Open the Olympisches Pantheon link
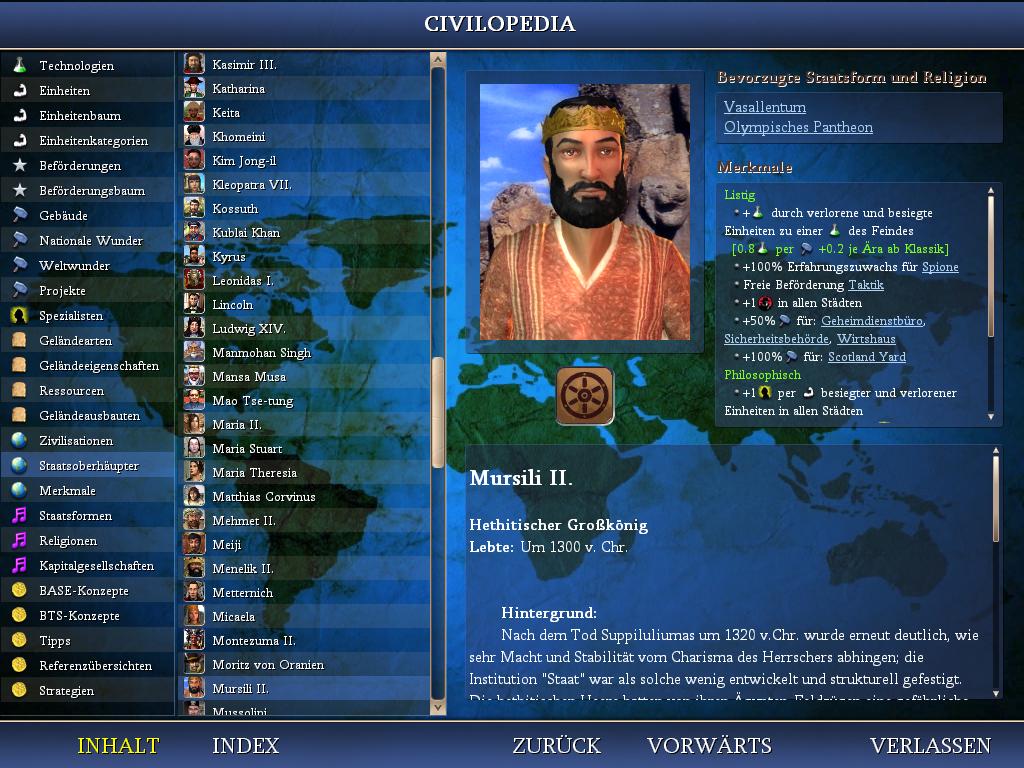Viewport: 1024px width, 768px height. 798,127
